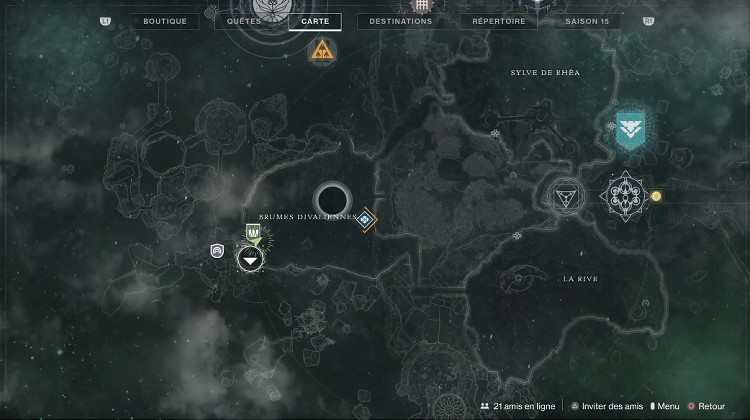Open the Répertoire tab
This screenshot has width=750, height=420.
(499, 21)
